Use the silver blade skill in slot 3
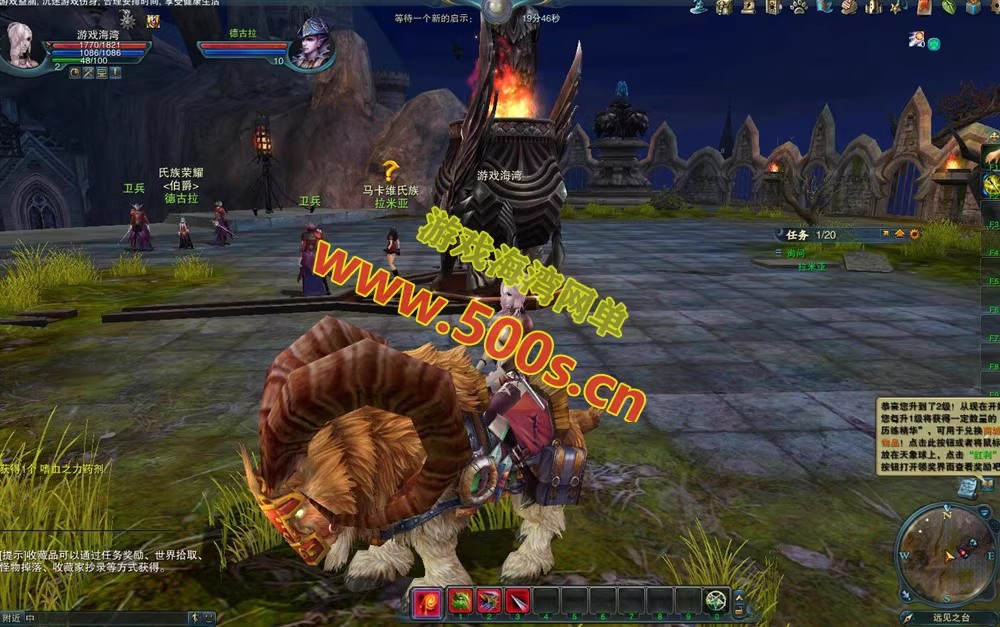 [x=518, y=601]
